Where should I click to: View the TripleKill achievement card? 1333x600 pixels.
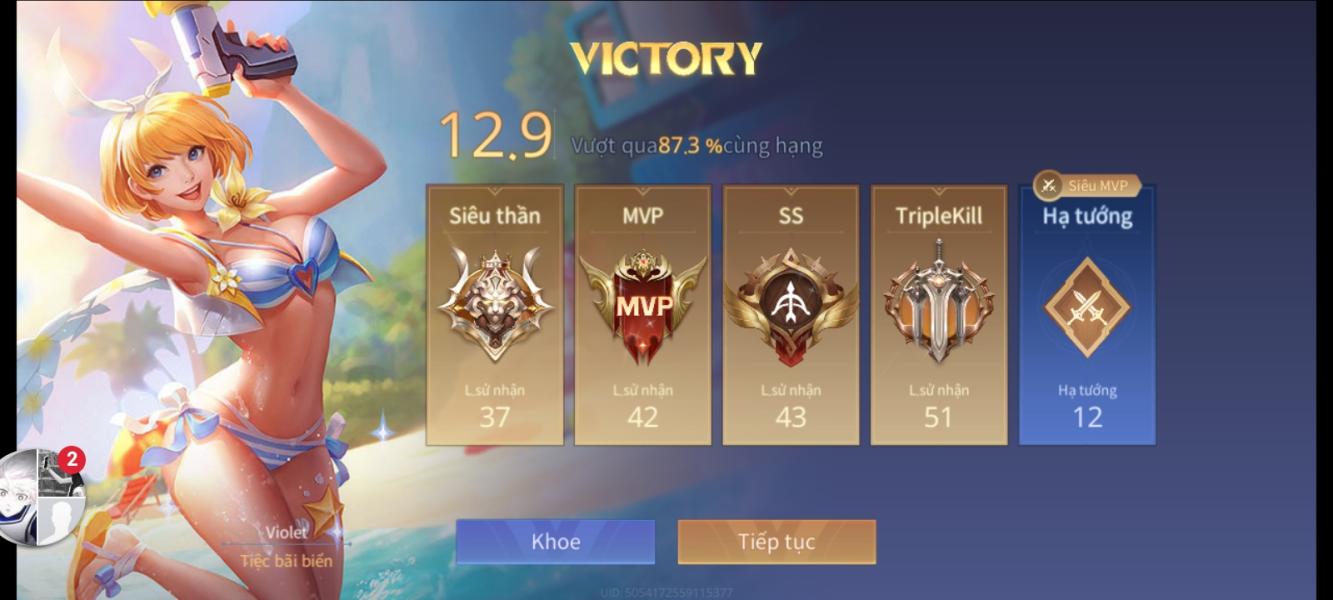click(x=938, y=315)
